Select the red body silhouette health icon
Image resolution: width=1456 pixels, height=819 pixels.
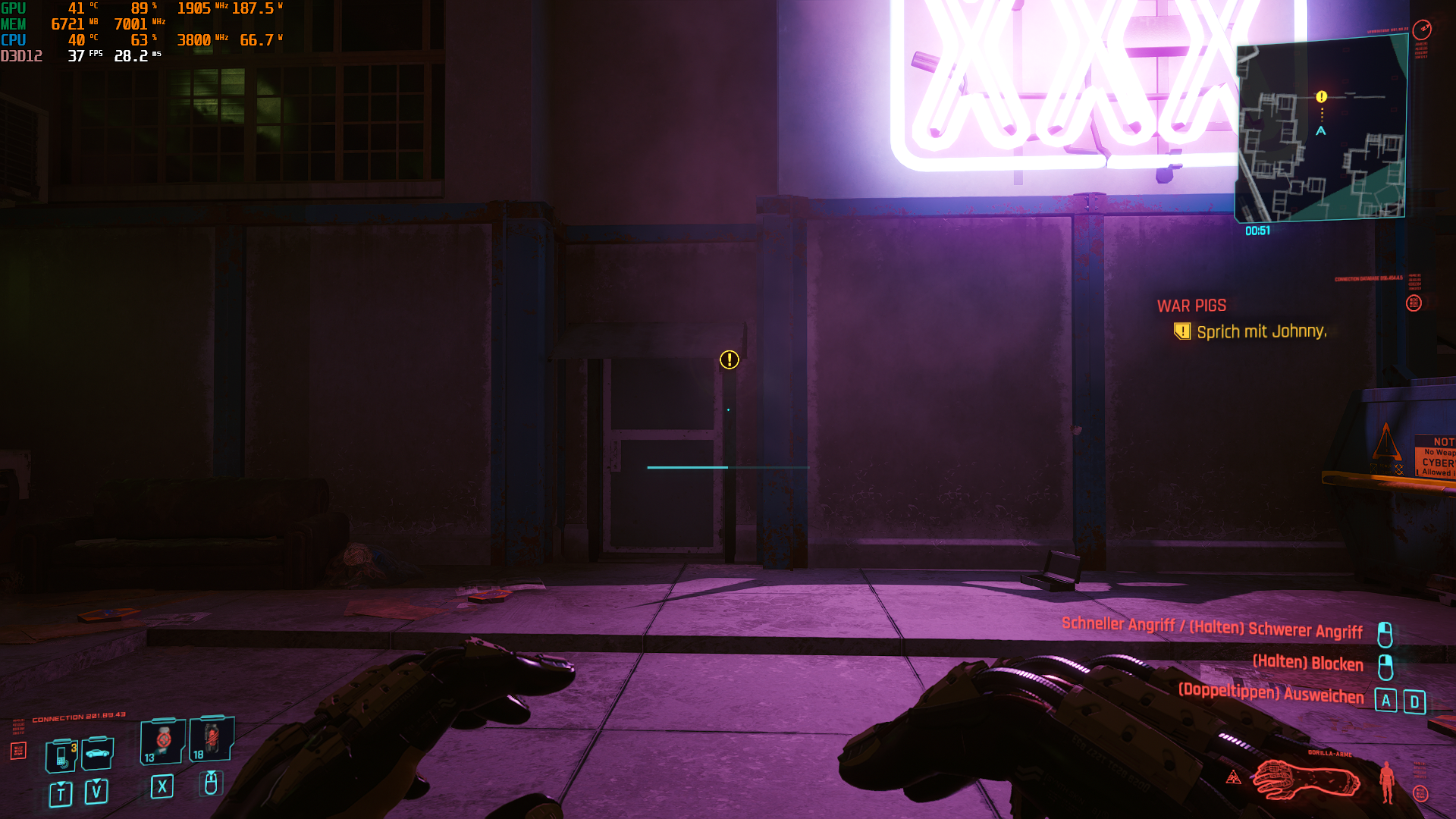1387,781
